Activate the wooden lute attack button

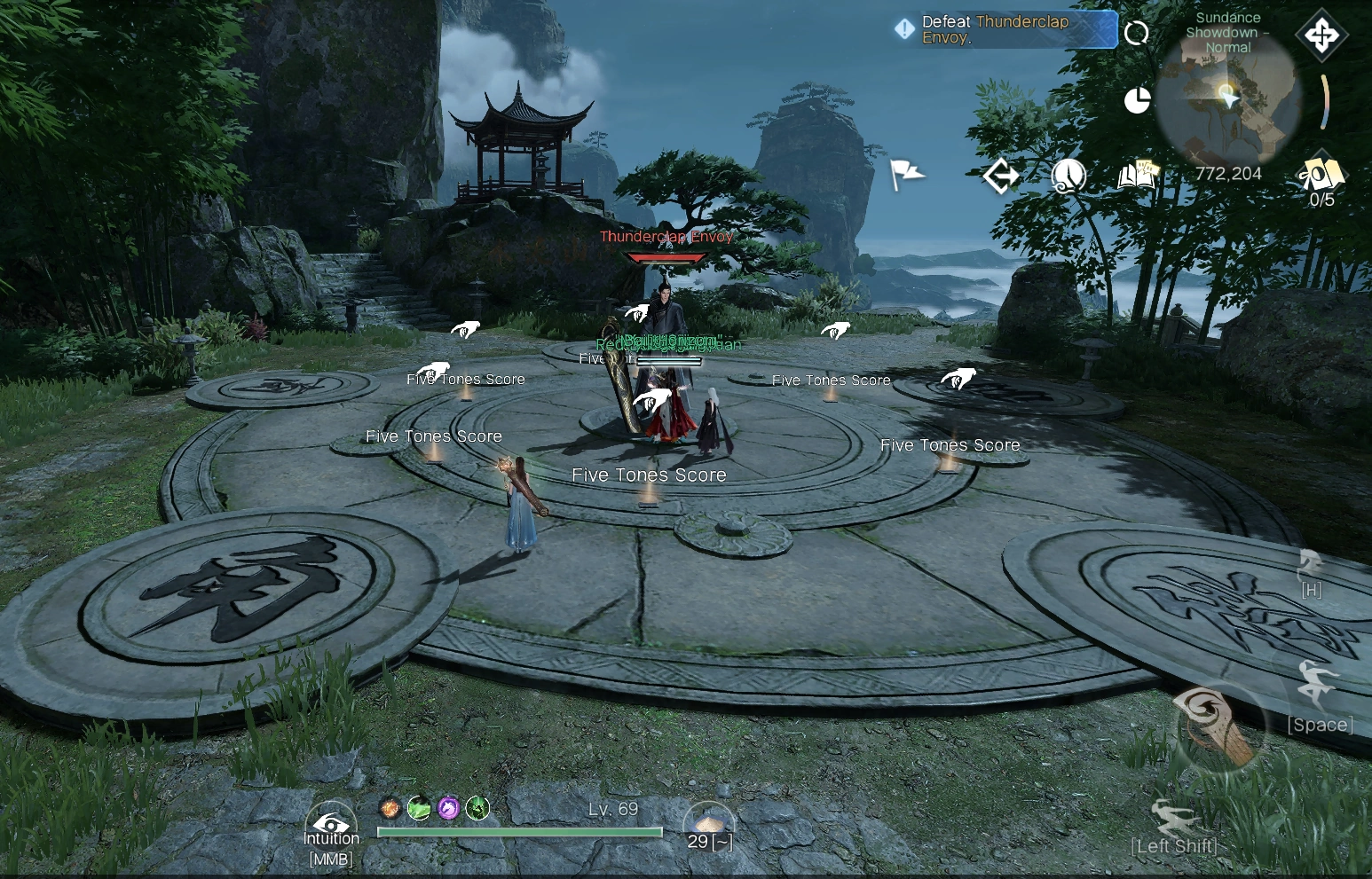pos(1217,726)
